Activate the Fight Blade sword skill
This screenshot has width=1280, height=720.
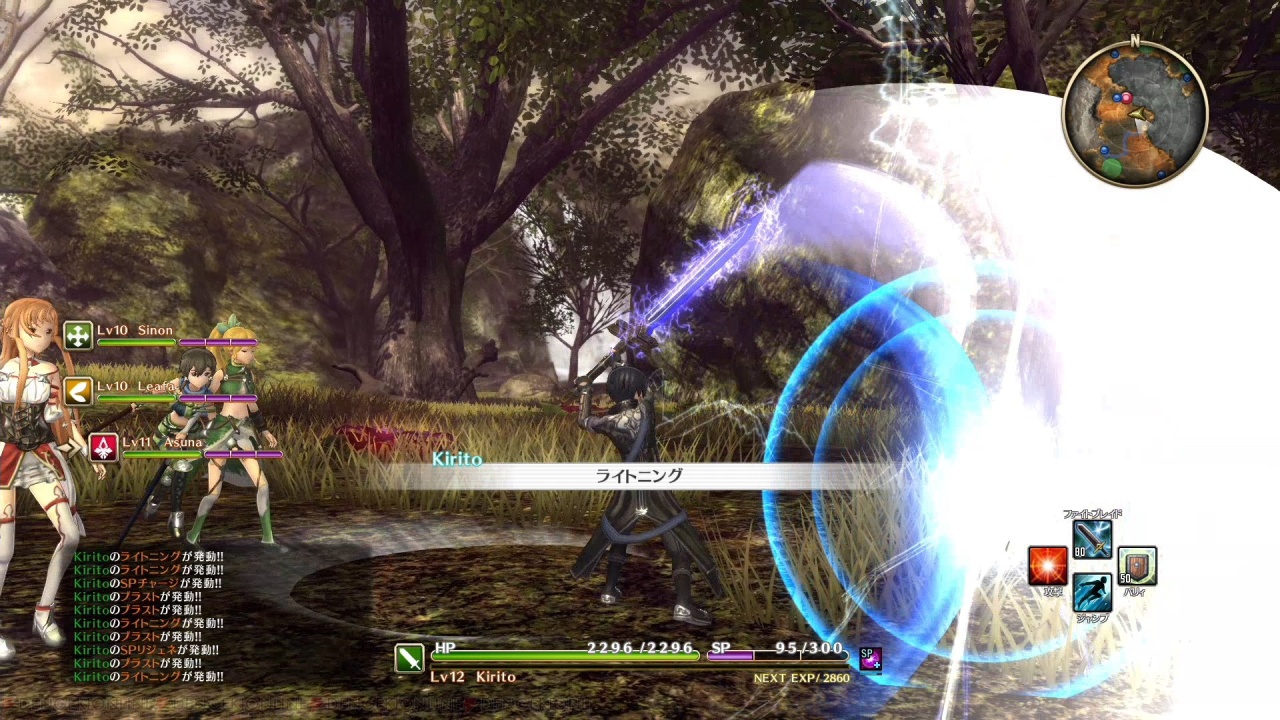tap(1092, 540)
